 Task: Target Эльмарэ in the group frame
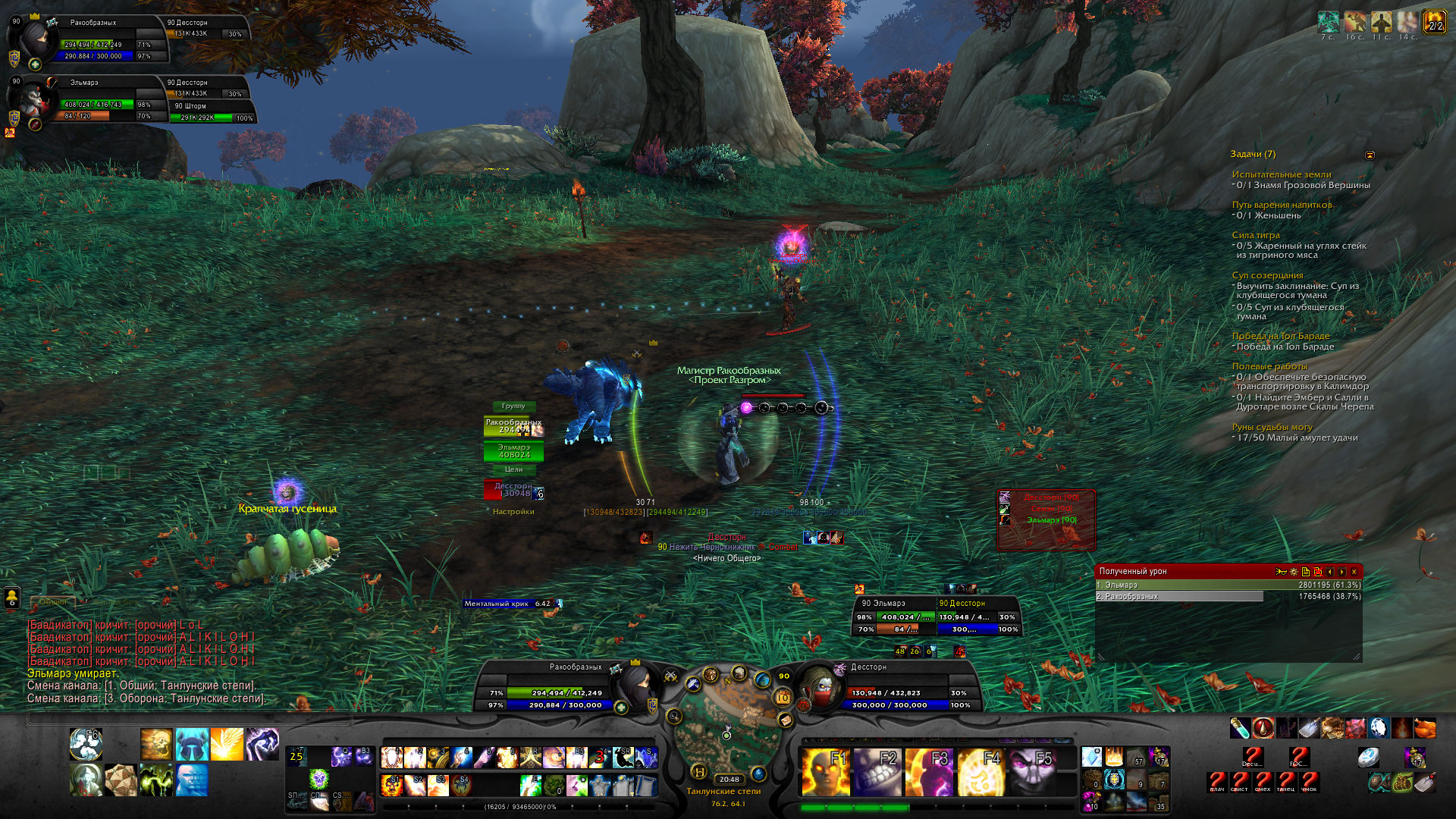click(x=513, y=451)
